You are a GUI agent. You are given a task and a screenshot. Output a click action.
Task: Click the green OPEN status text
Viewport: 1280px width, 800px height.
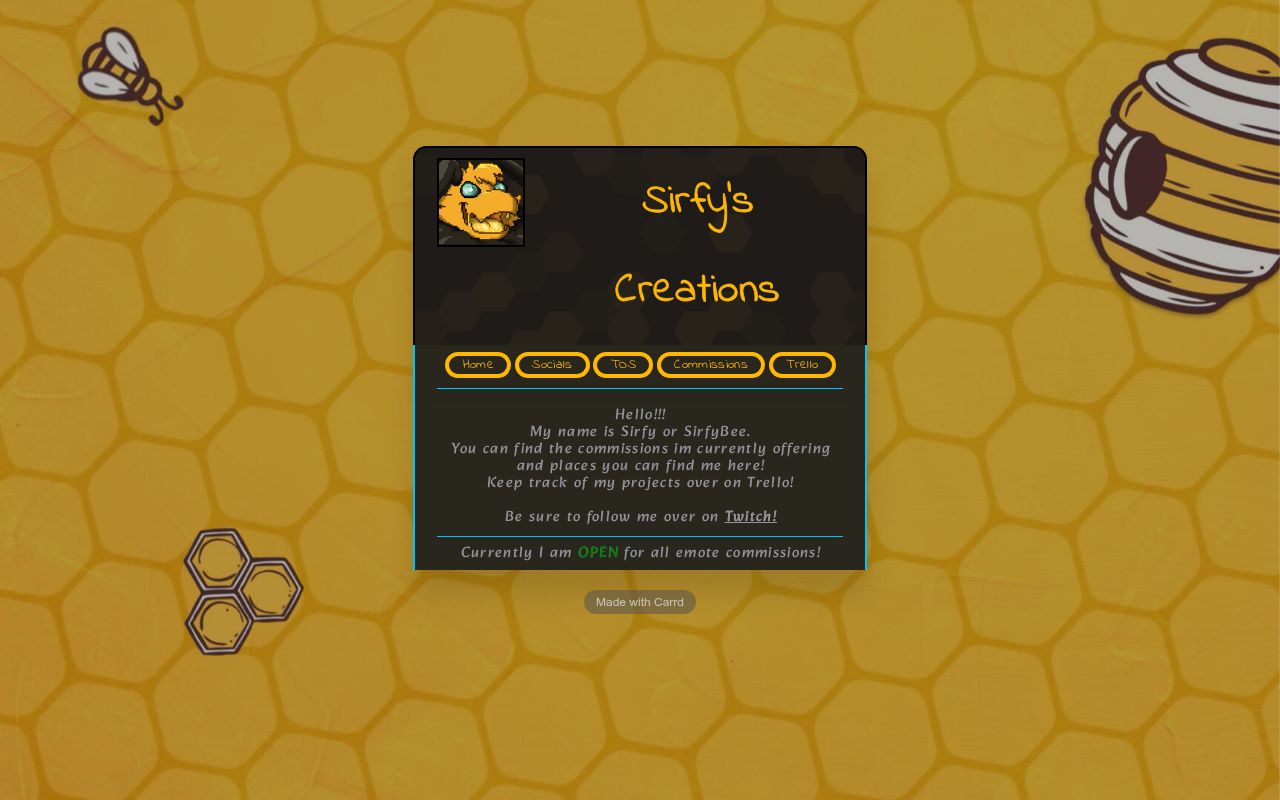(598, 552)
